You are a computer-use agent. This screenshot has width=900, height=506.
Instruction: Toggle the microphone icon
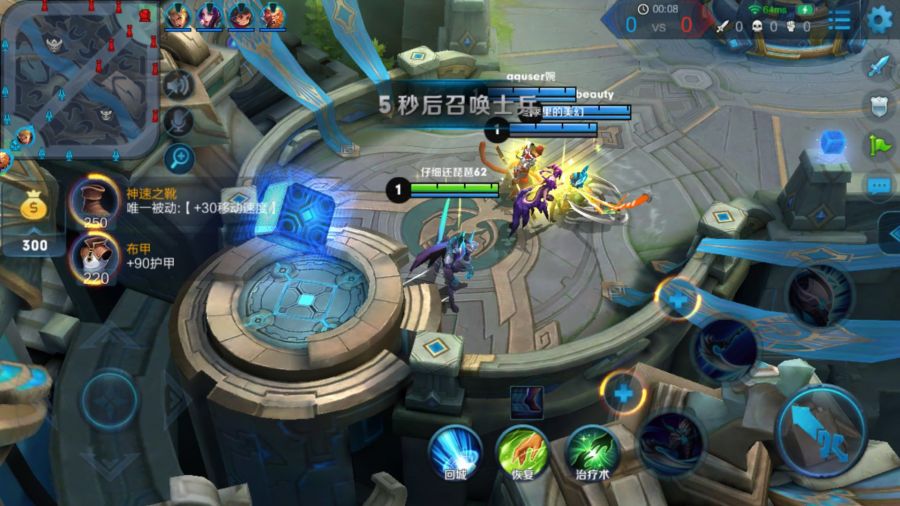click(178, 121)
